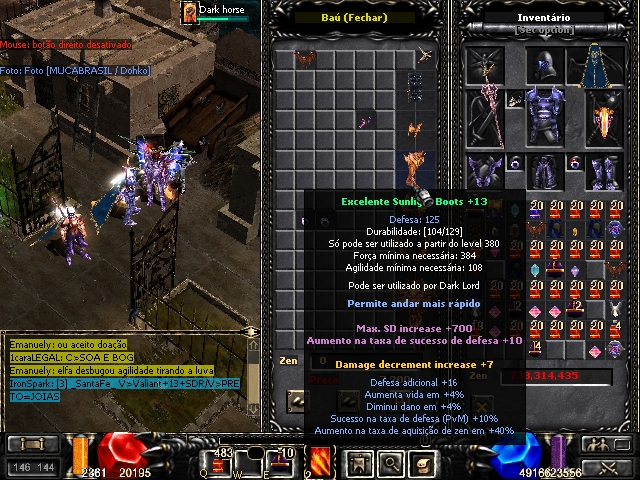Use the Q hotkey potion slot

click(x=219, y=463)
